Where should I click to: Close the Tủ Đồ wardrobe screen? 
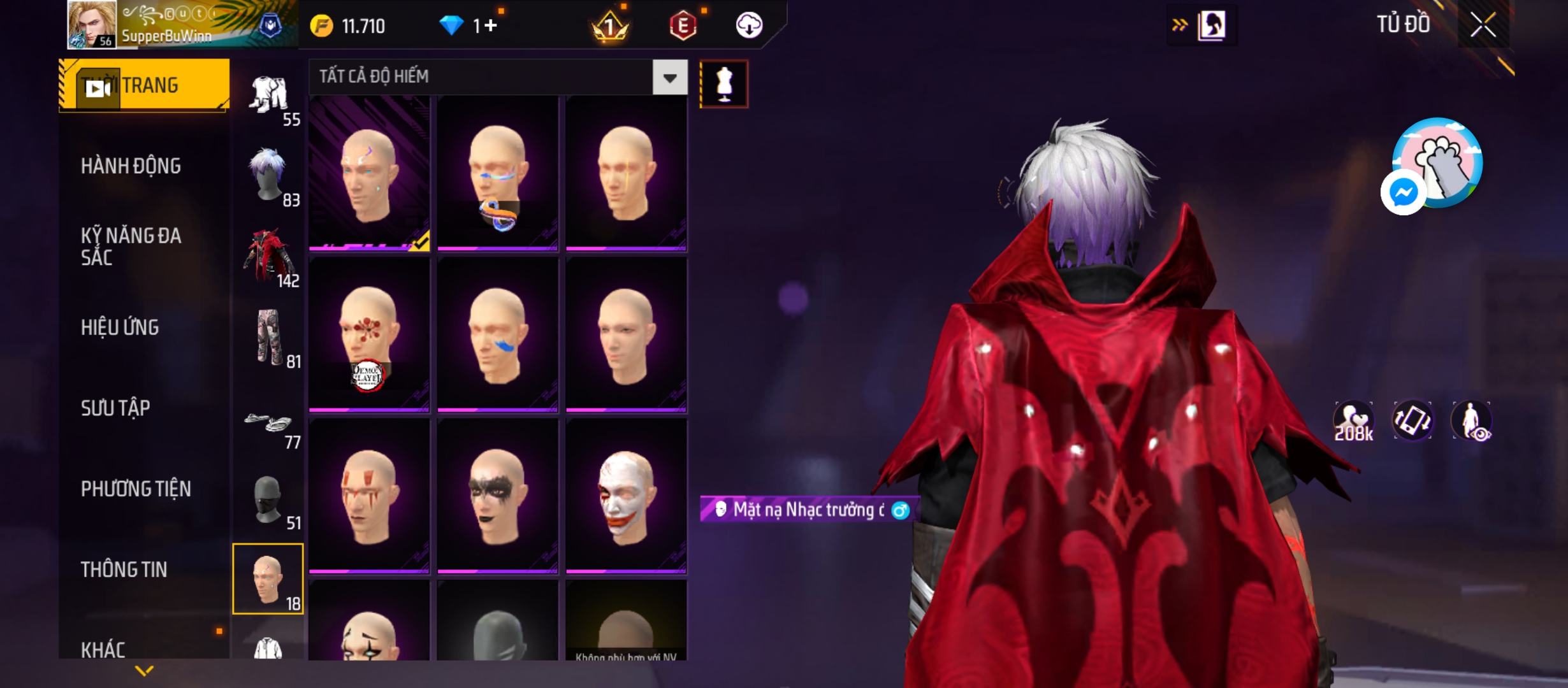(1483, 26)
